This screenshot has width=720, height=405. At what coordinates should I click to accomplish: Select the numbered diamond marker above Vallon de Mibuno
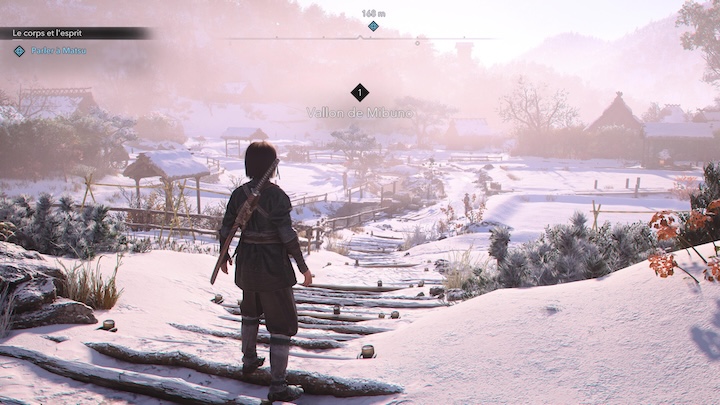click(360, 92)
